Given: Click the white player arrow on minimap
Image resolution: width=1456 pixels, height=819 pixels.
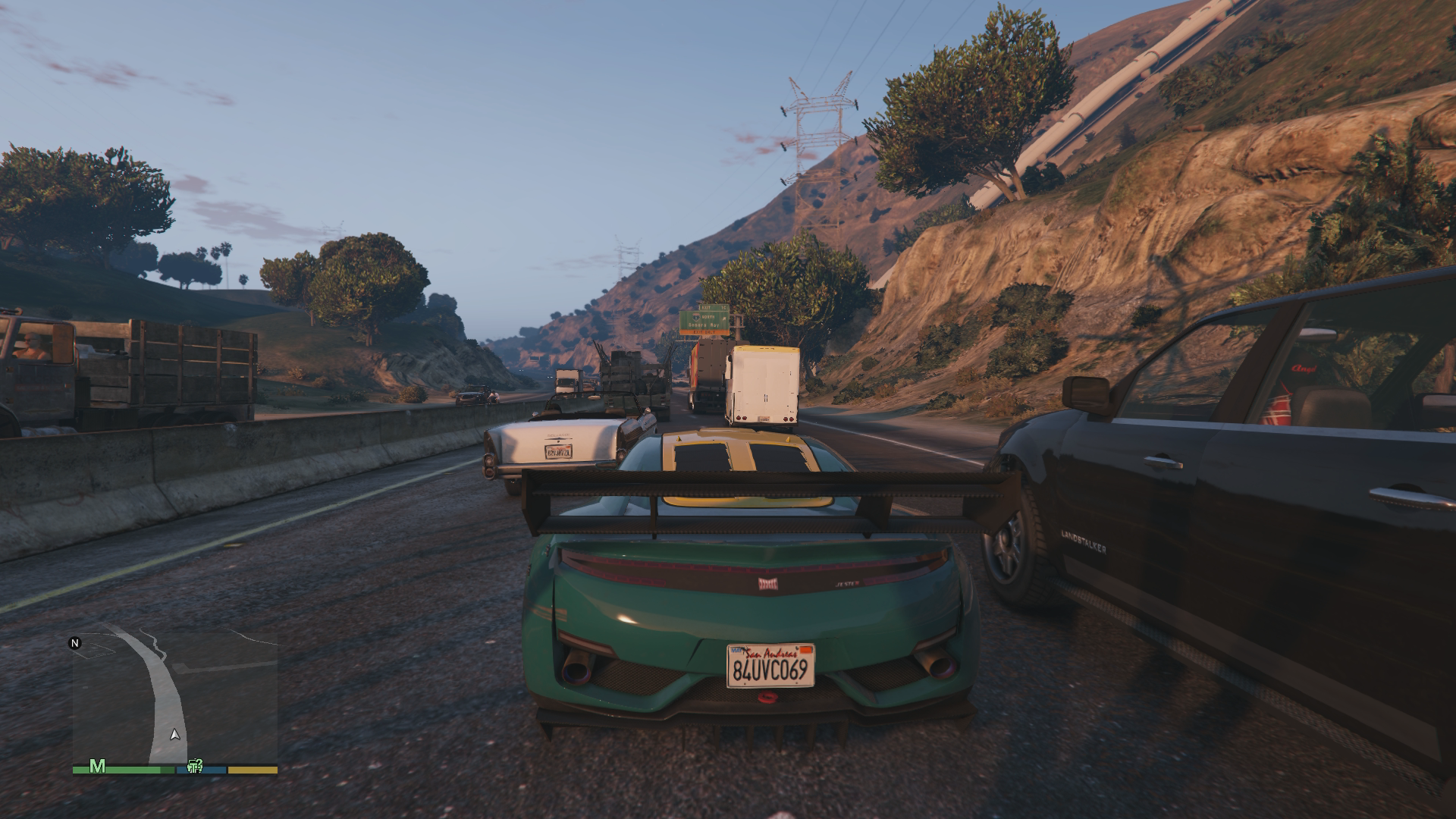Looking at the screenshot, I should [175, 735].
